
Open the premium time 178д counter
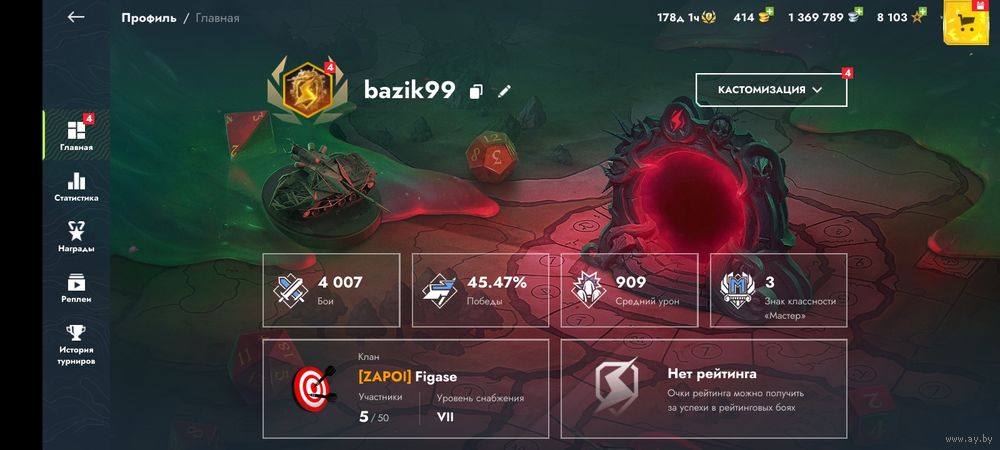[x=686, y=17]
